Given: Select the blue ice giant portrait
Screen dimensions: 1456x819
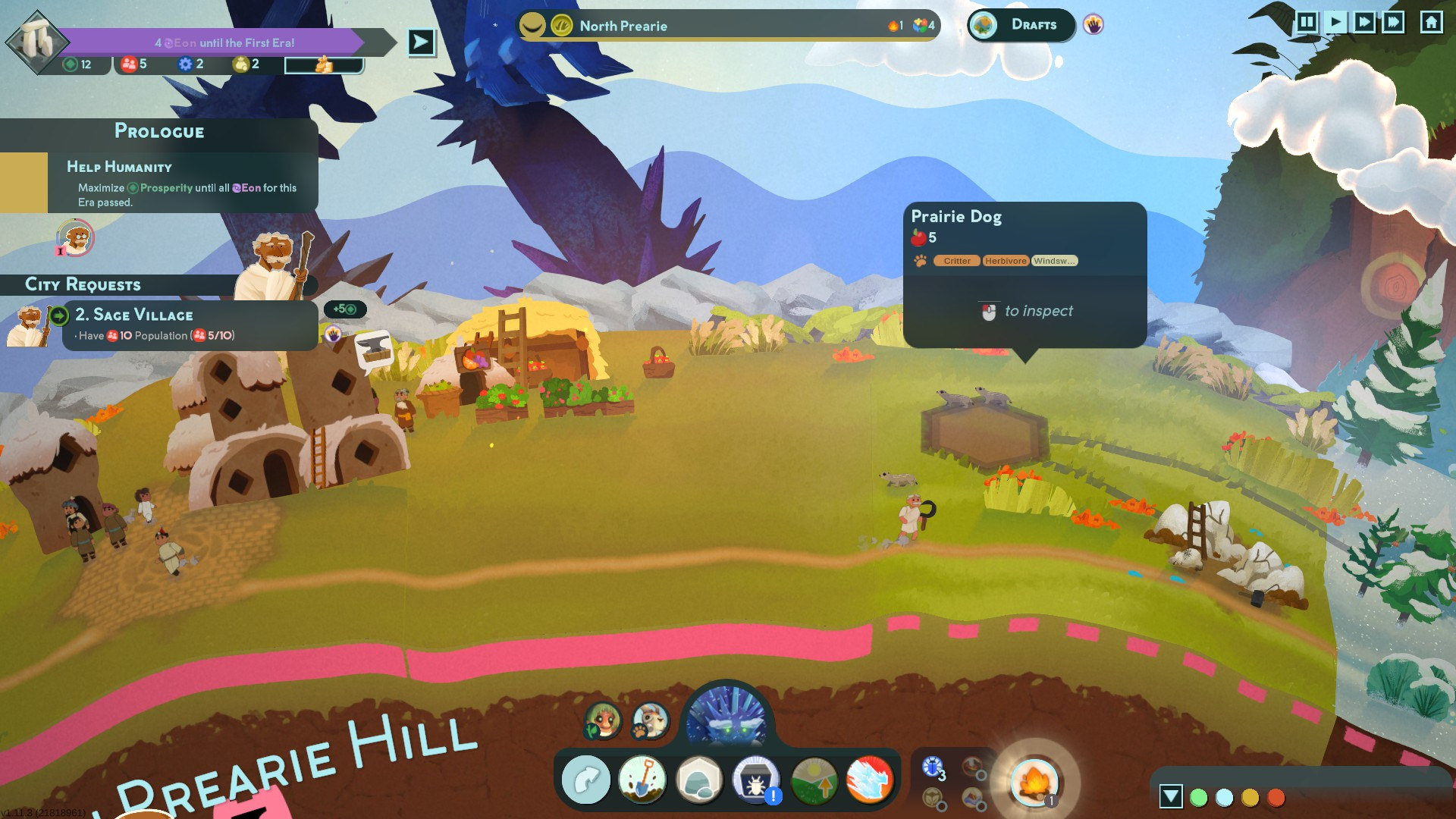Looking at the screenshot, I should 726,718.
